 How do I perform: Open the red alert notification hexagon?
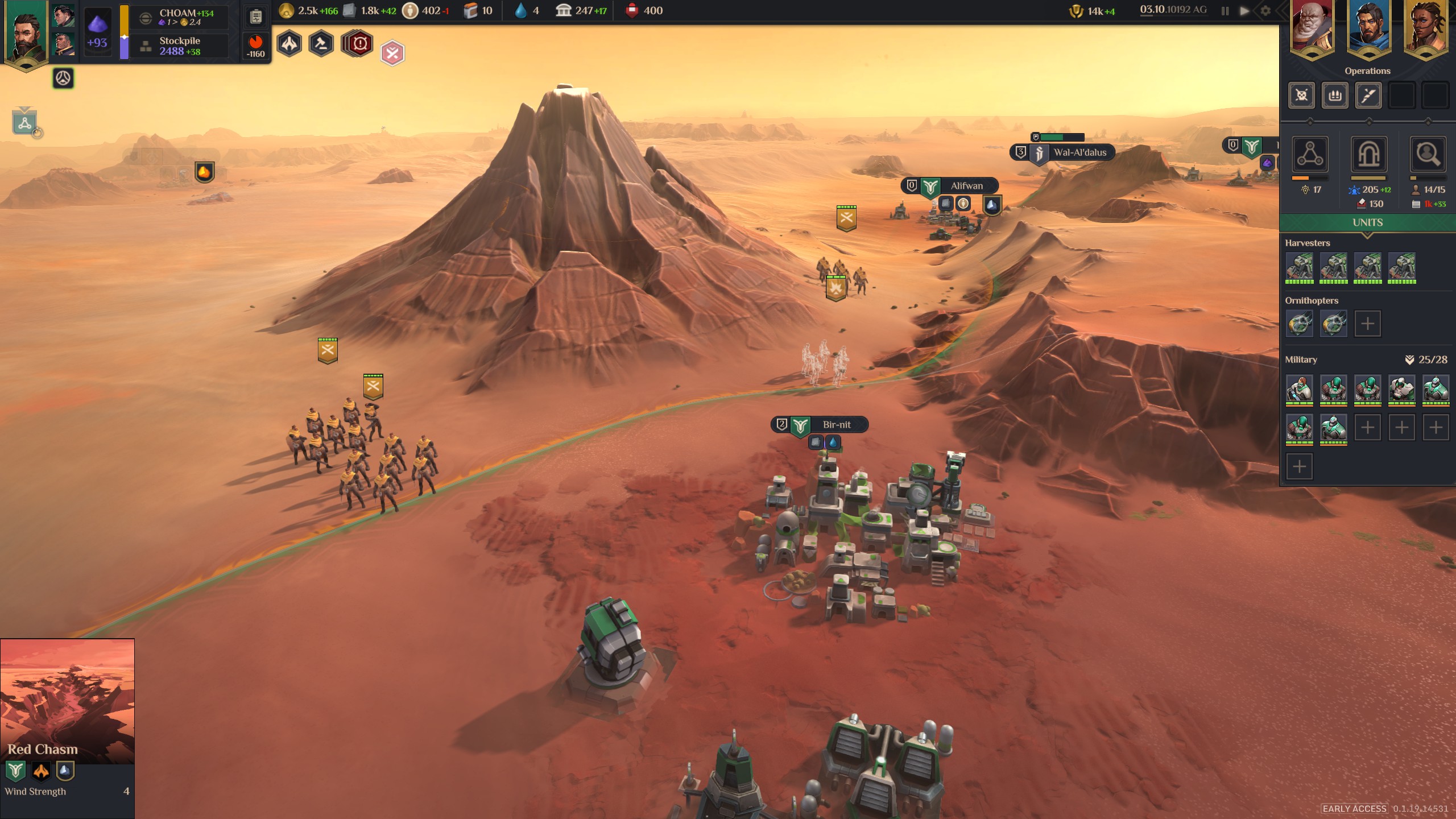pyautogui.click(x=359, y=44)
